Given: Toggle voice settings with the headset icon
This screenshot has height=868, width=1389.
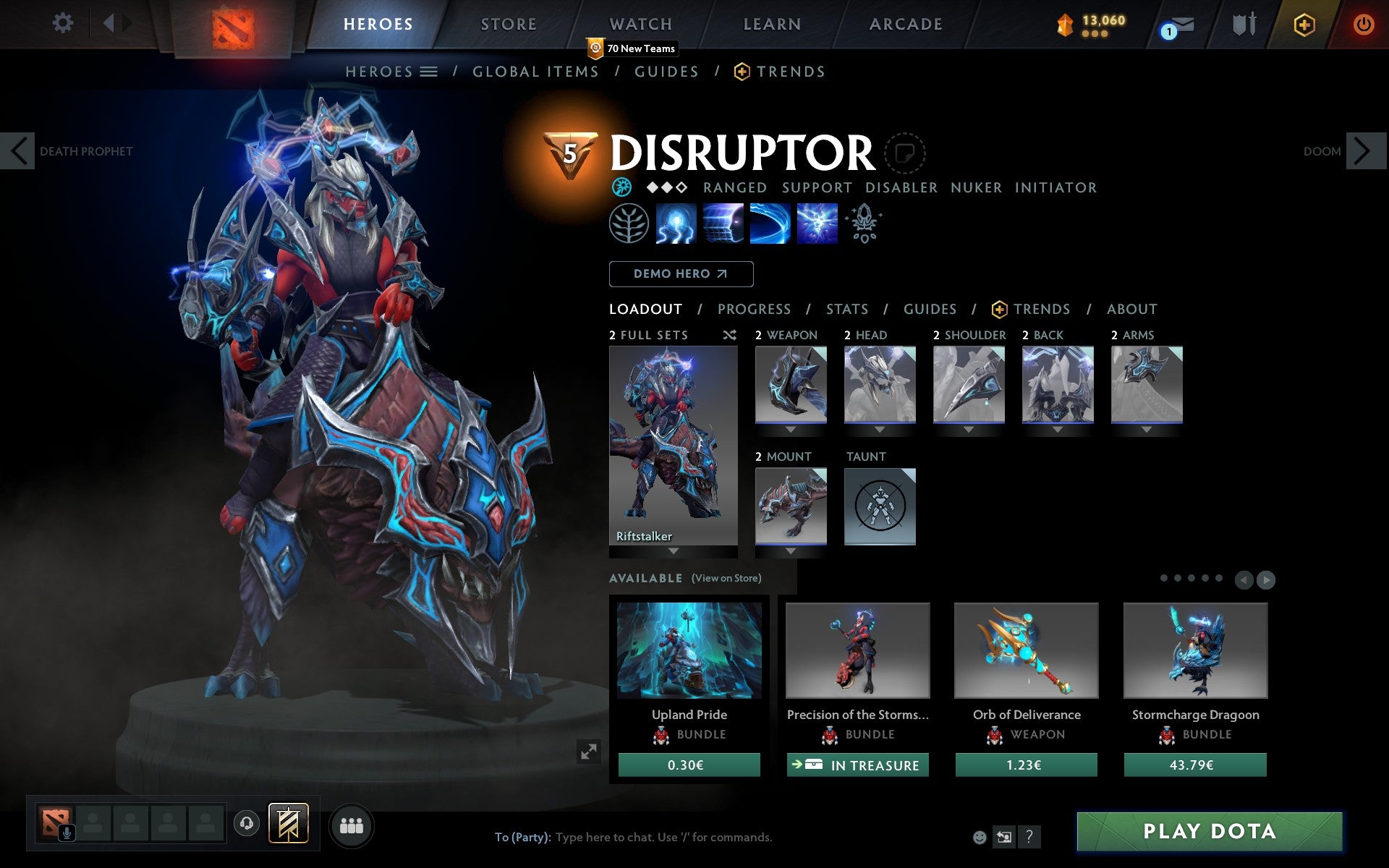Looking at the screenshot, I should coord(247,822).
